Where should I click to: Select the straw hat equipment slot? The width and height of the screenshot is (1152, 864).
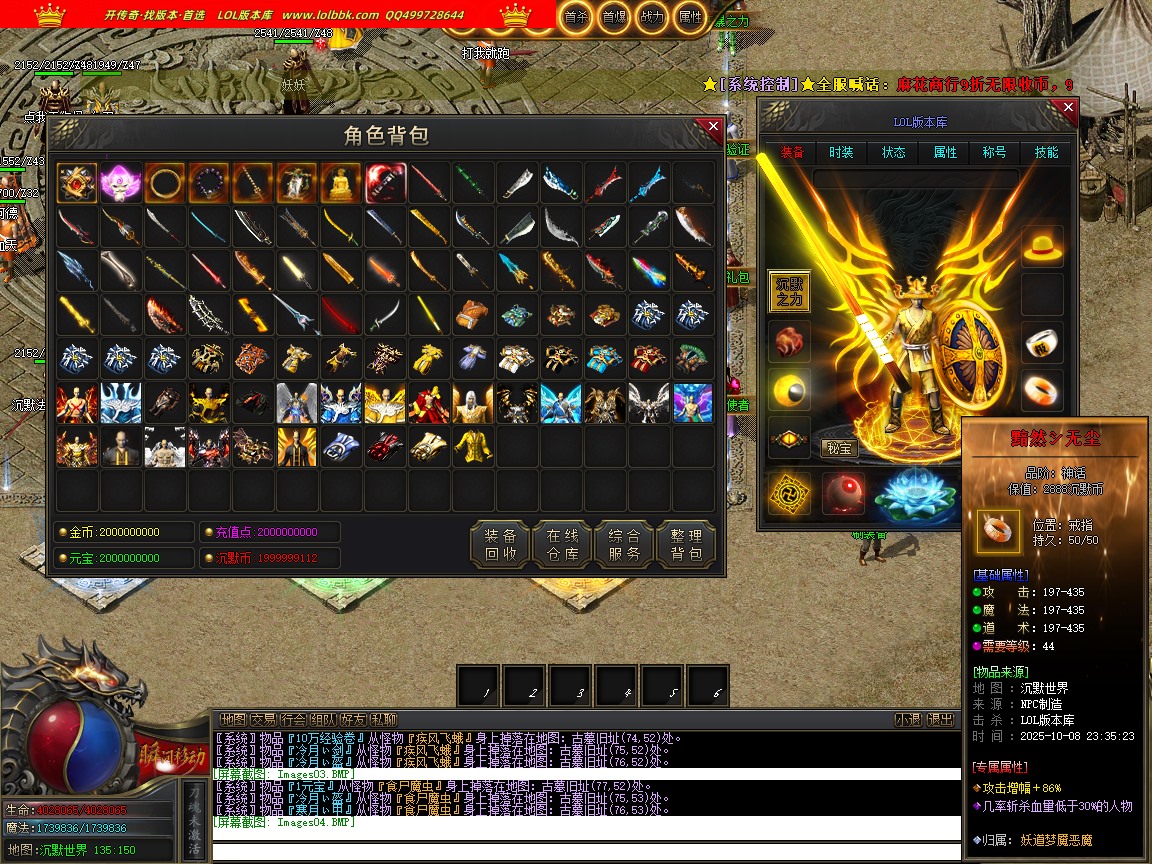(x=1042, y=246)
